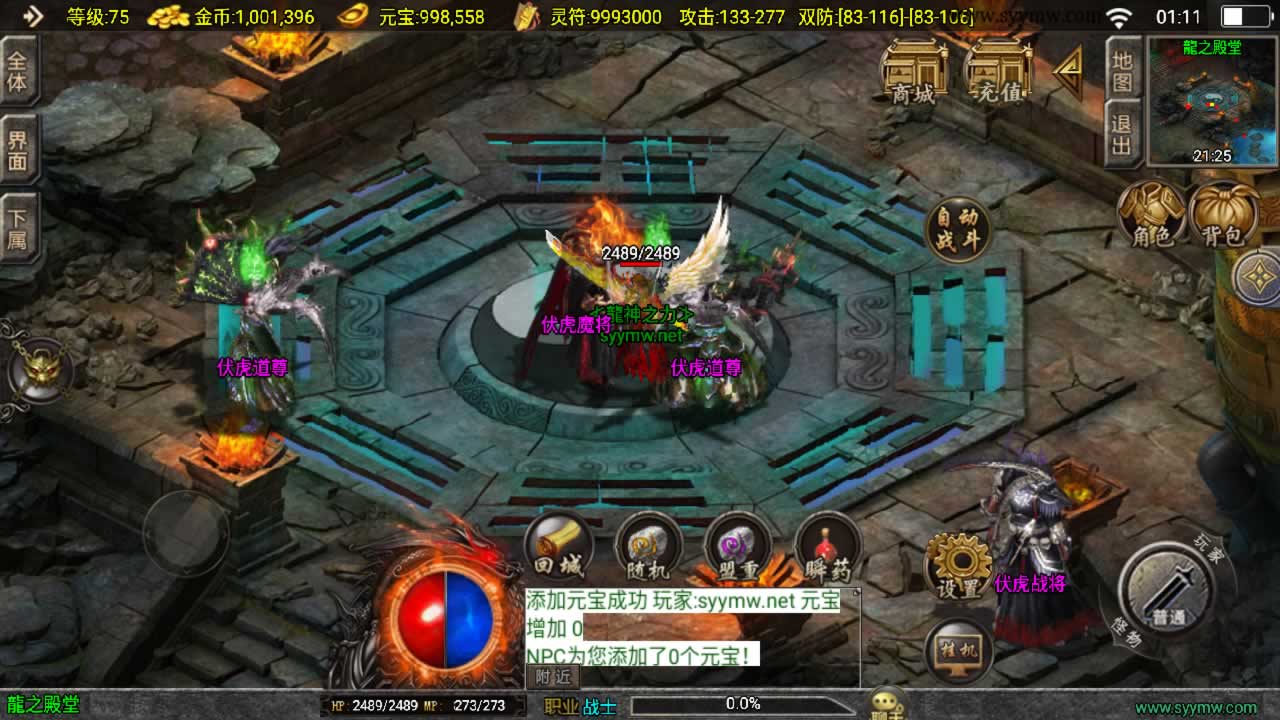
Task: Select the 下属 side tab
Action: [x=18, y=228]
